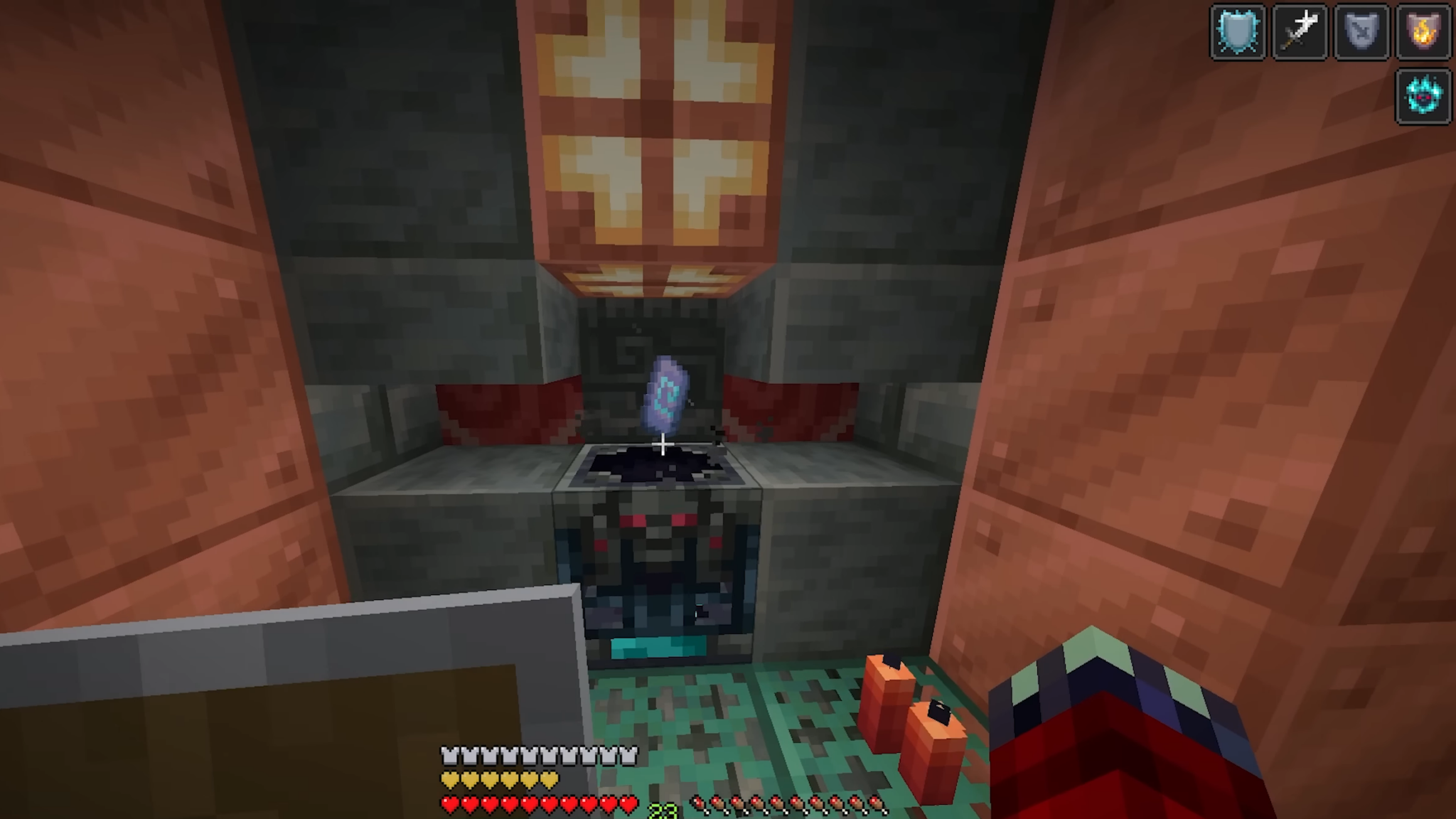Select the ice shield status effect icon
Screen dimensions: 1456x819
pos(1238,31)
